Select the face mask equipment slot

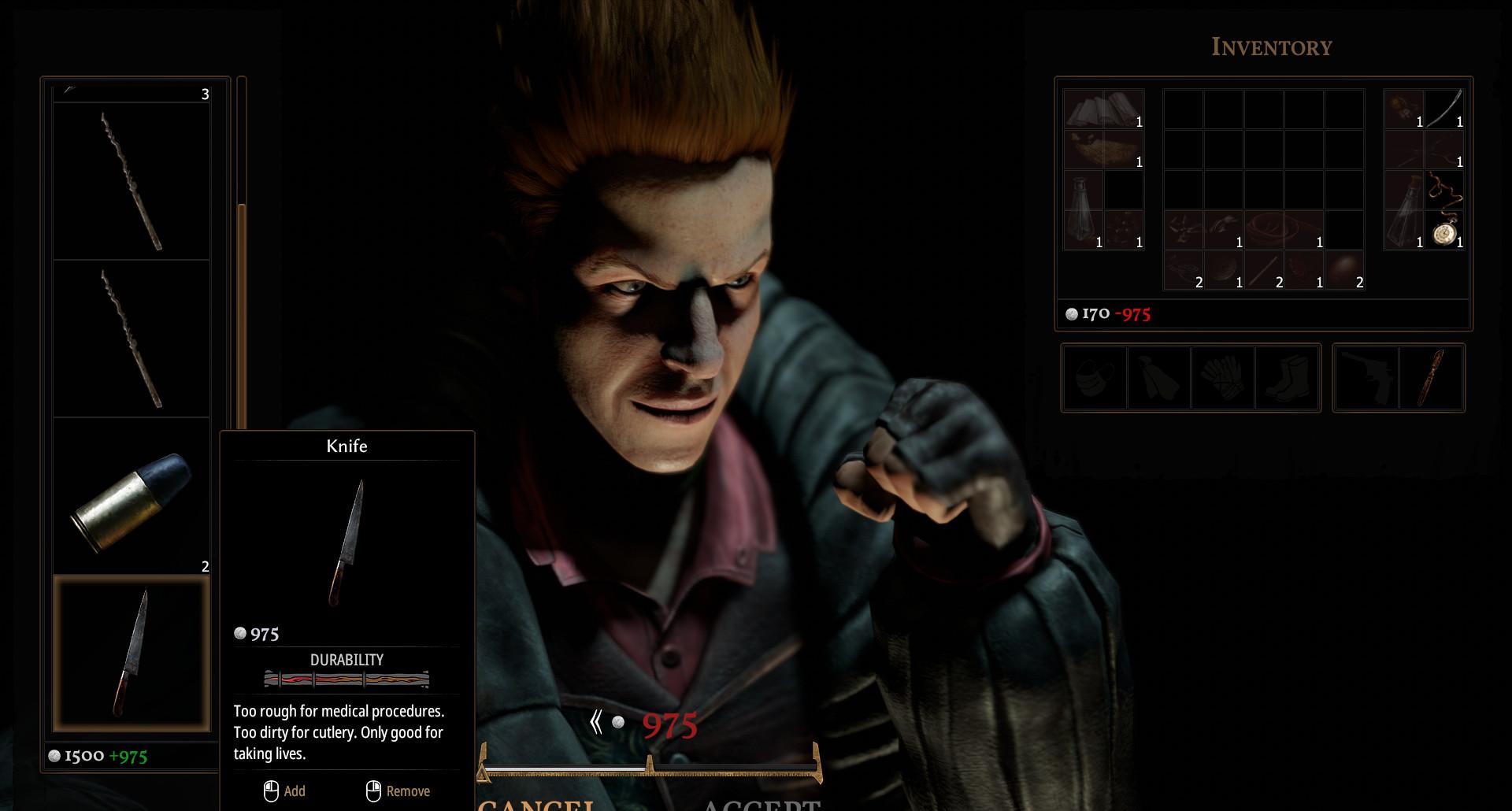(1095, 378)
